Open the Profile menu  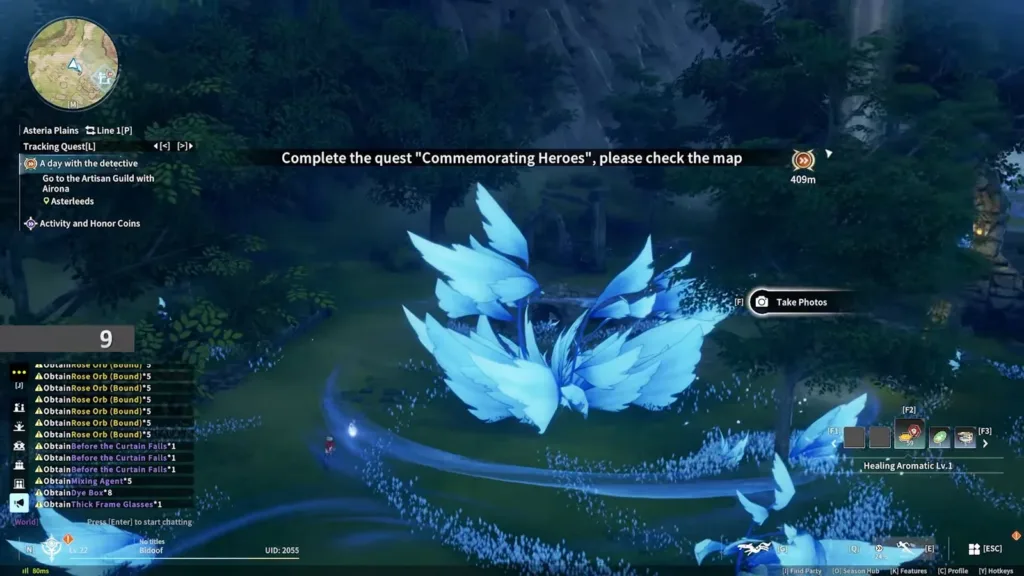[950, 570]
